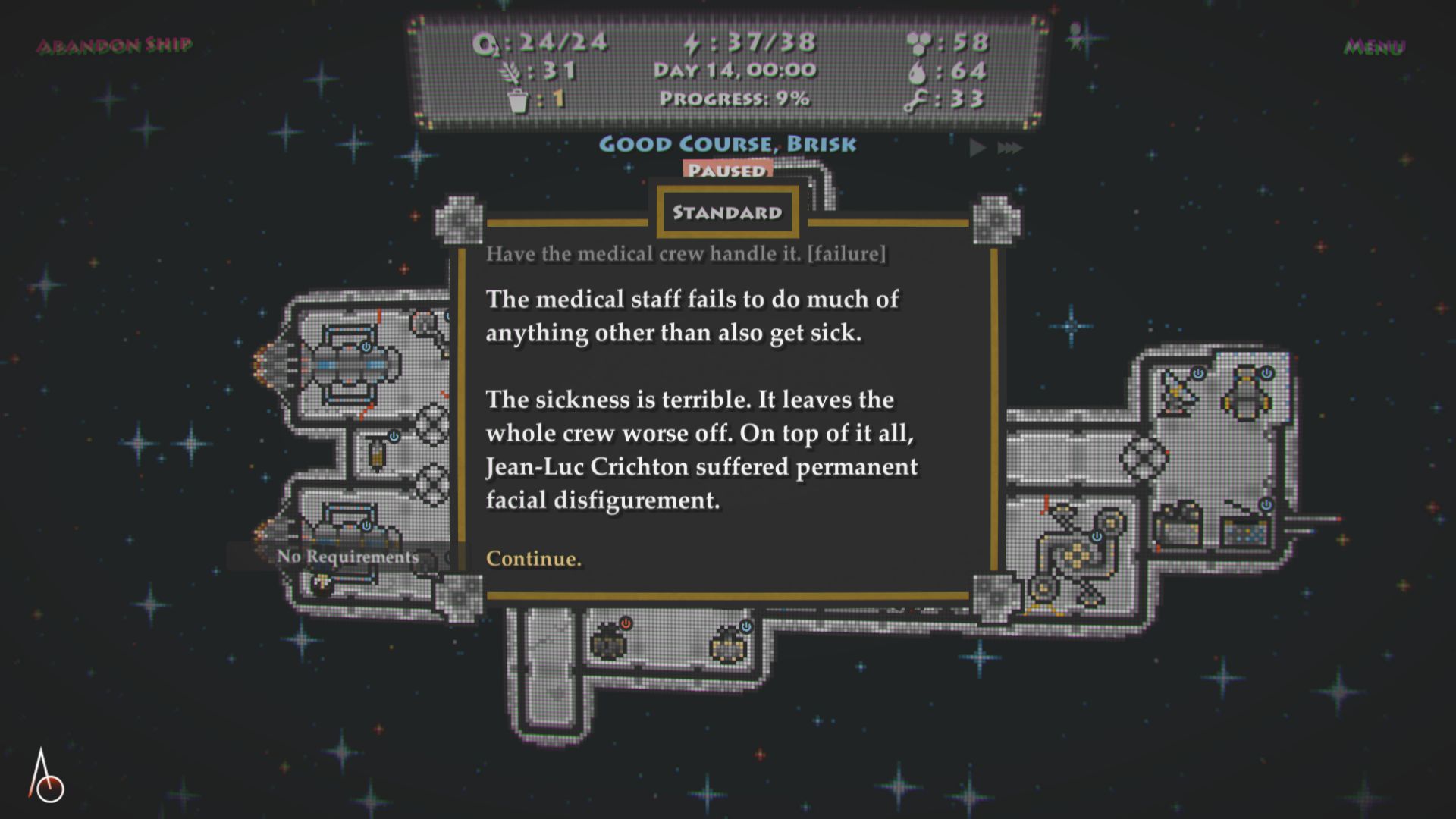
Task: Open the Menu
Action: pyautogui.click(x=1373, y=47)
